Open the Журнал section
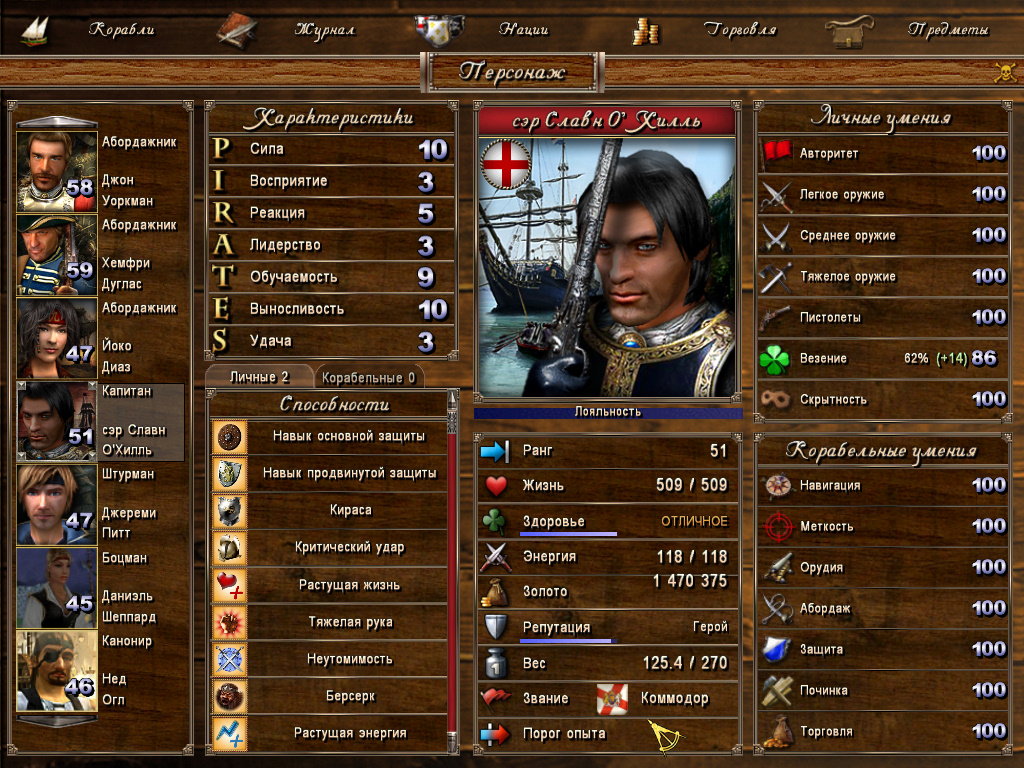This screenshot has width=1024, height=768. click(324, 30)
